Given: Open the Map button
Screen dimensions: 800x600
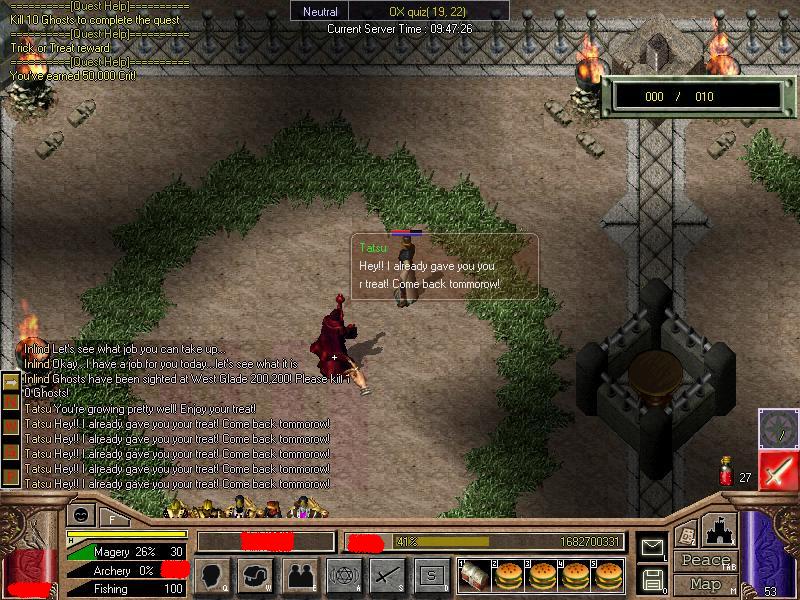Looking at the screenshot, I should (x=705, y=583).
